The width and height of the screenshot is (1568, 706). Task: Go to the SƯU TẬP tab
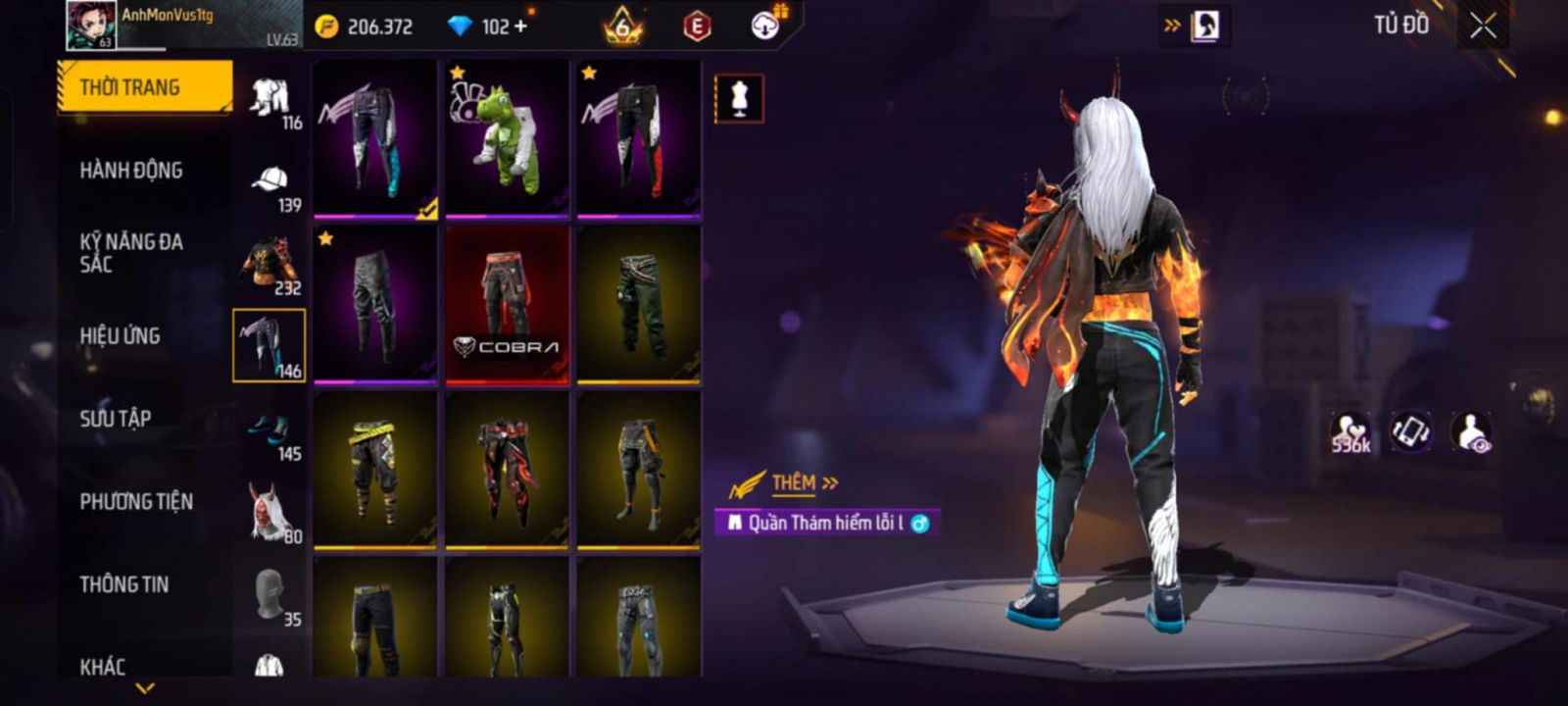[116, 419]
